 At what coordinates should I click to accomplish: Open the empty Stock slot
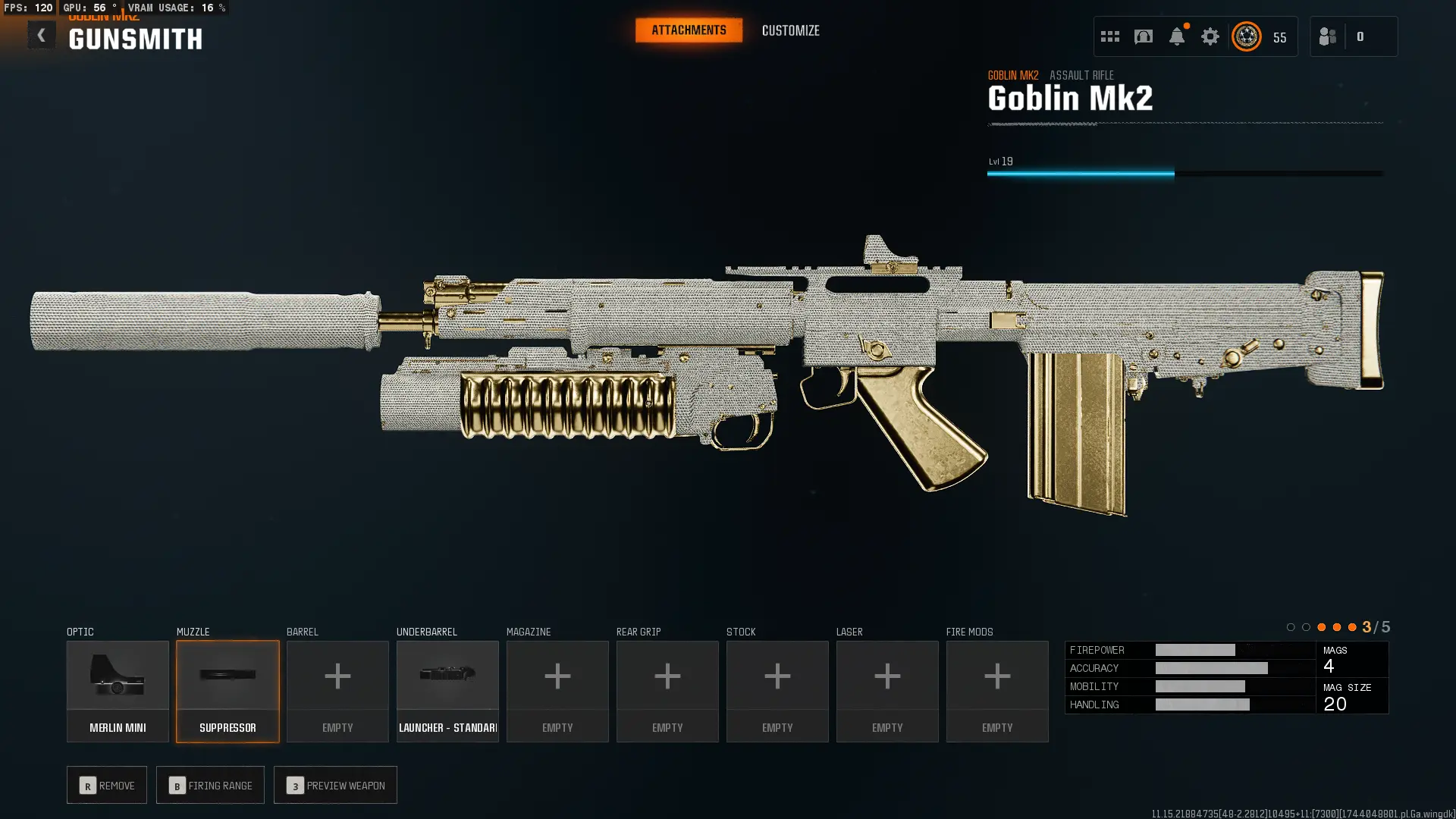point(777,691)
